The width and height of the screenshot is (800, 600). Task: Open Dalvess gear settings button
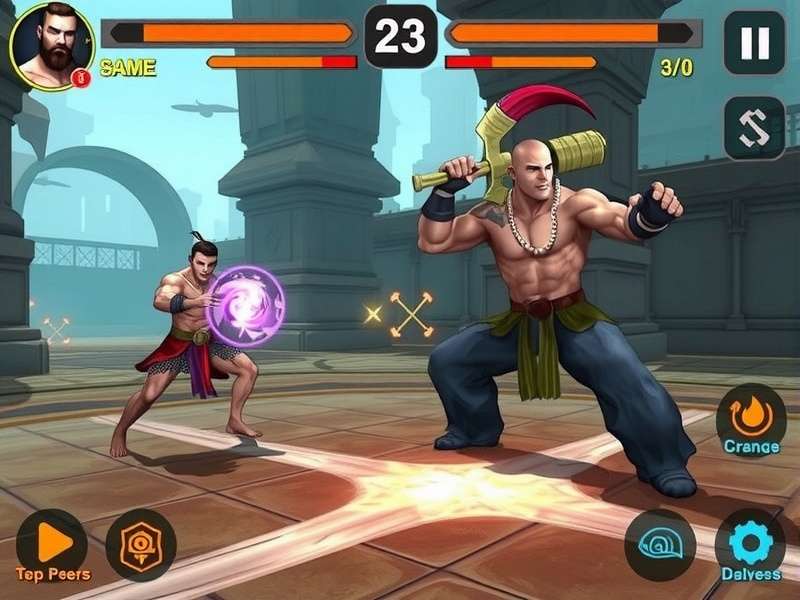(x=750, y=543)
